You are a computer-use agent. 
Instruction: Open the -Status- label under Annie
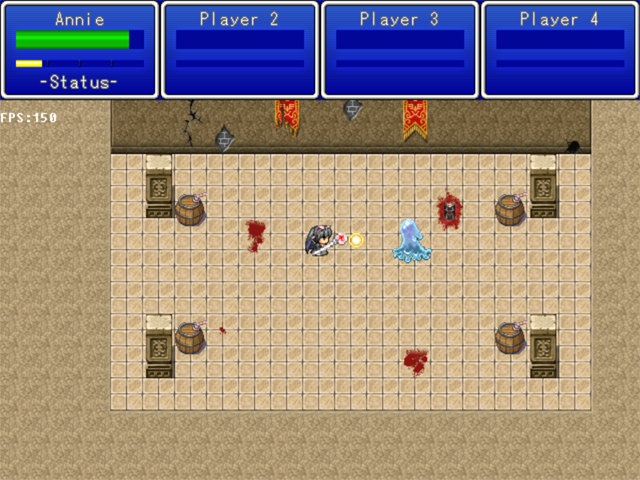[x=80, y=82]
